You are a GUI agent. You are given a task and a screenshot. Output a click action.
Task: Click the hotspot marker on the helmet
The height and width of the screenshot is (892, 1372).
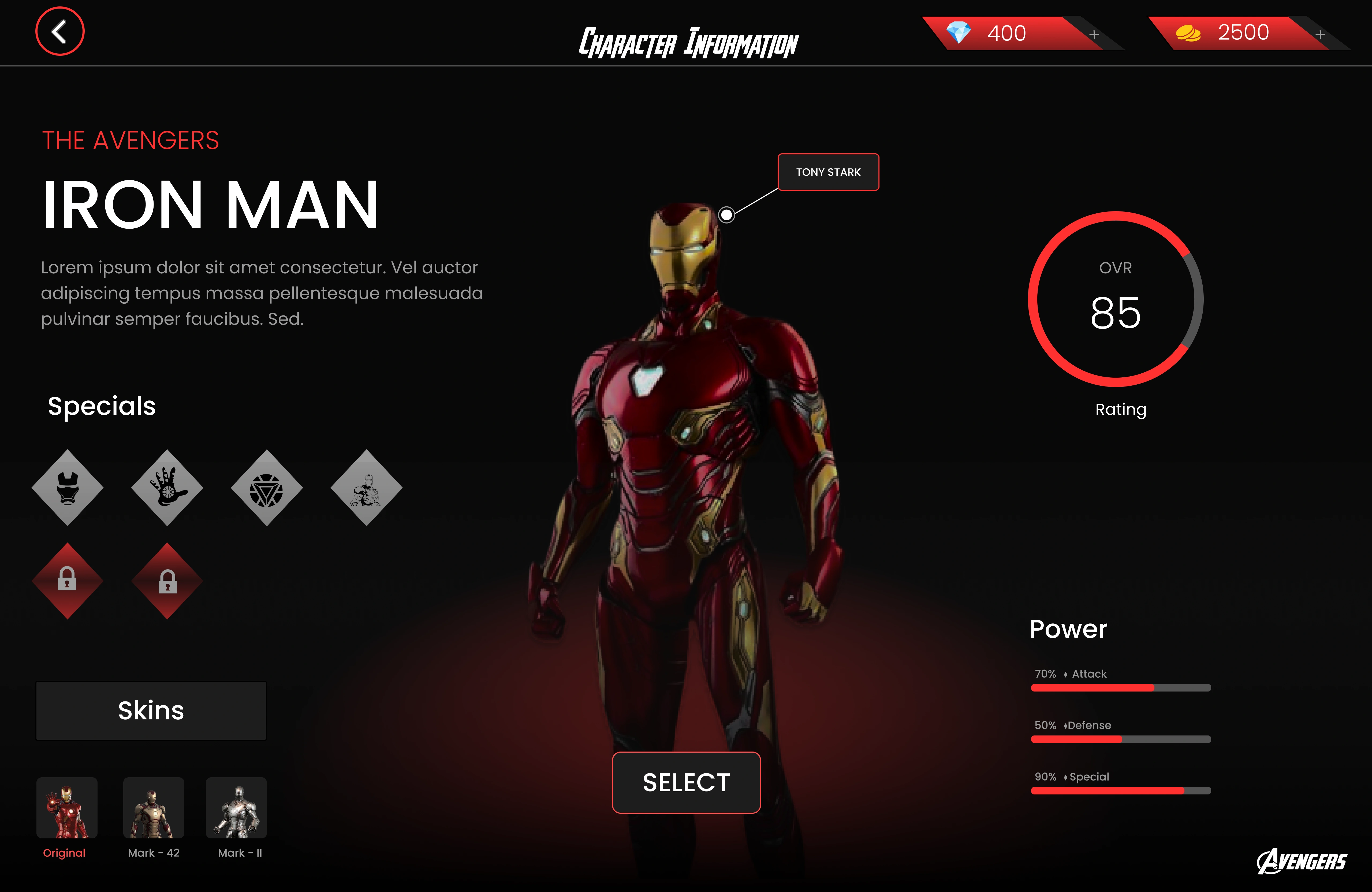[x=726, y=215]
